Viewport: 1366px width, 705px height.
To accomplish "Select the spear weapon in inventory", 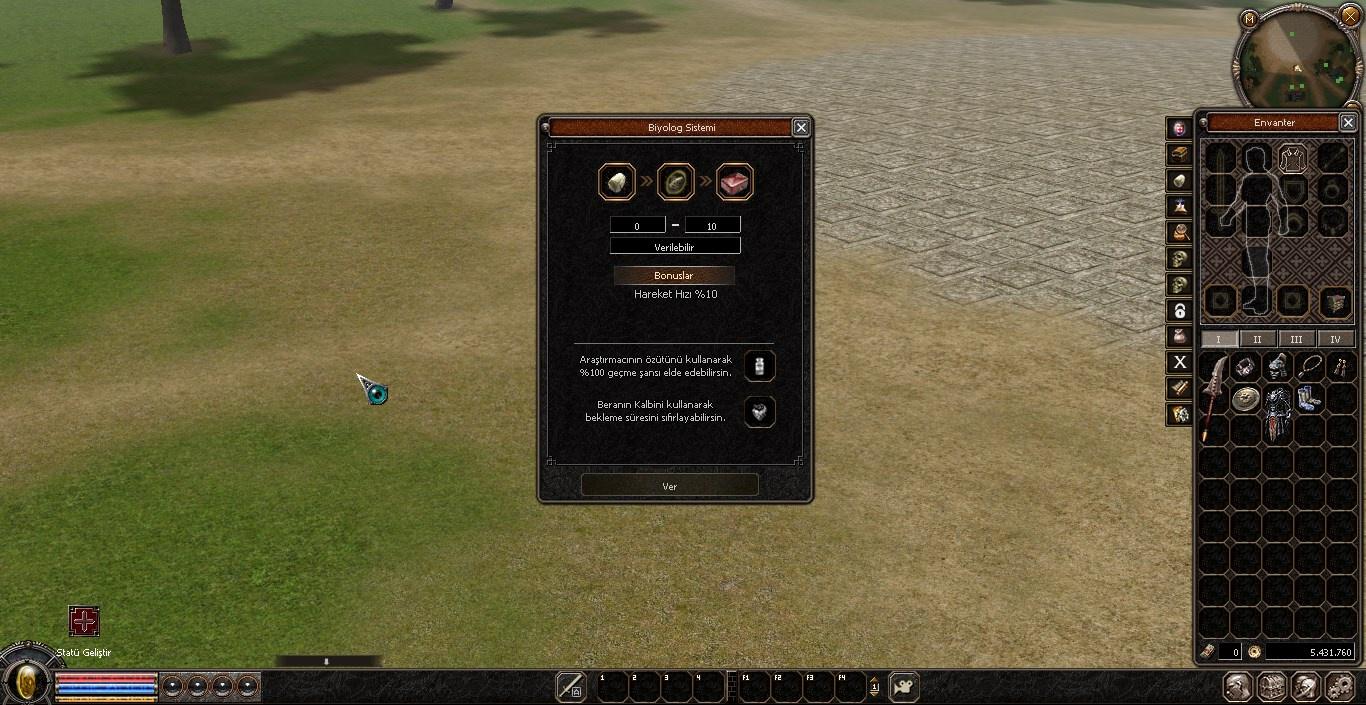I will click(1213, 395).
